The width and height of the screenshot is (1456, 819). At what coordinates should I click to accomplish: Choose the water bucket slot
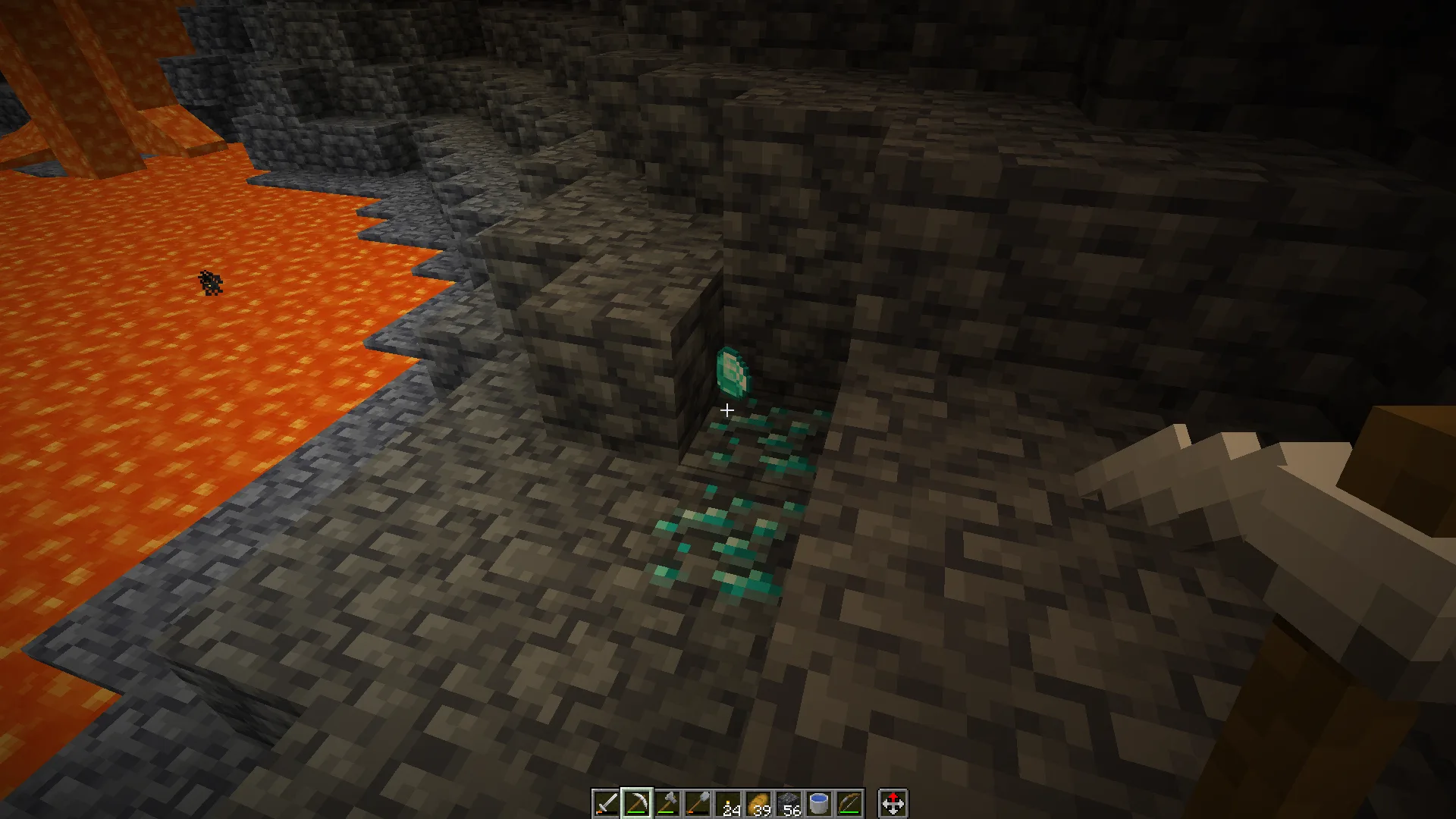point(819,803)
